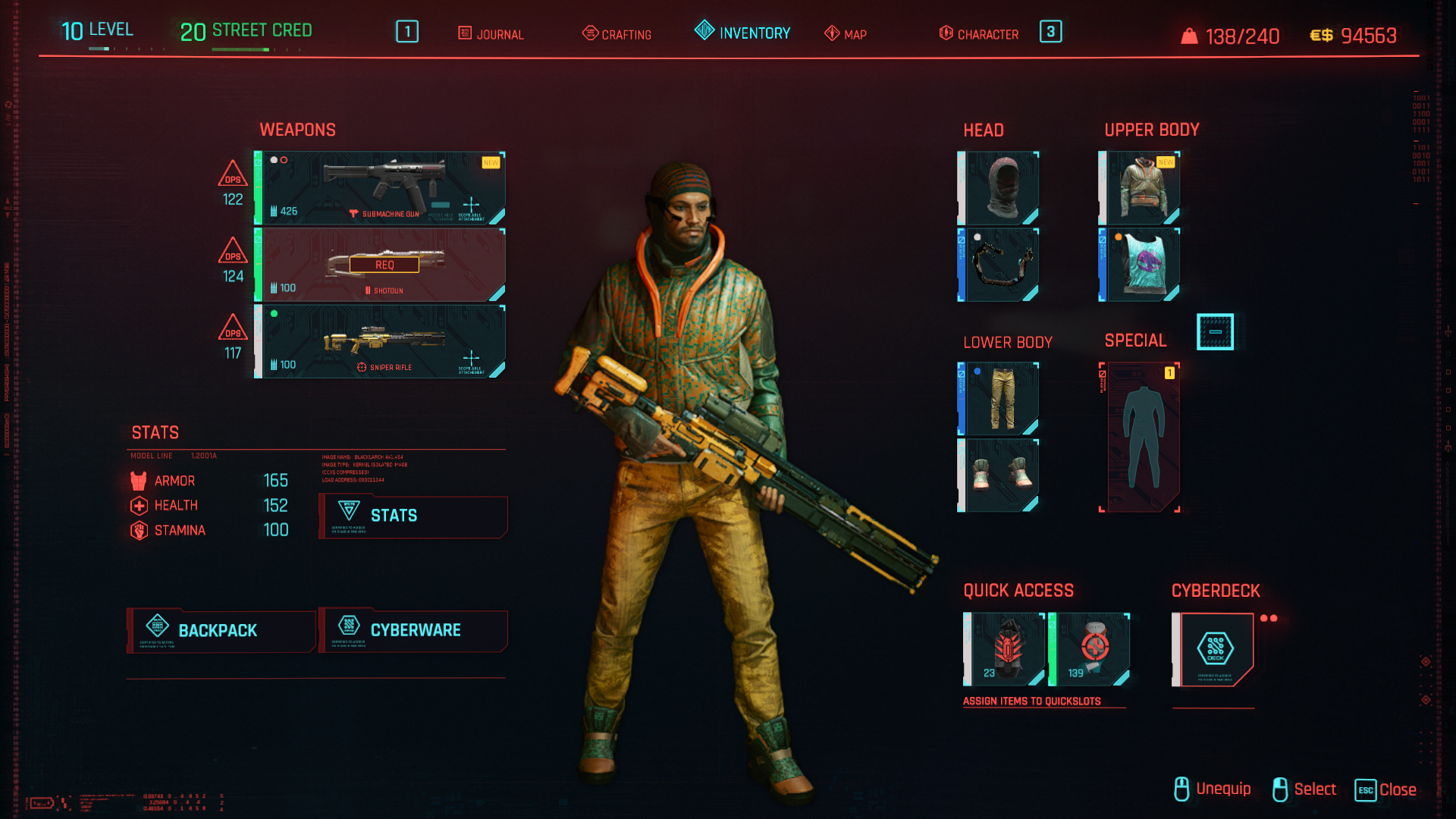The image size is (1456, 819).
Task: Select the Inventory tab
Action: pos(742,33)
